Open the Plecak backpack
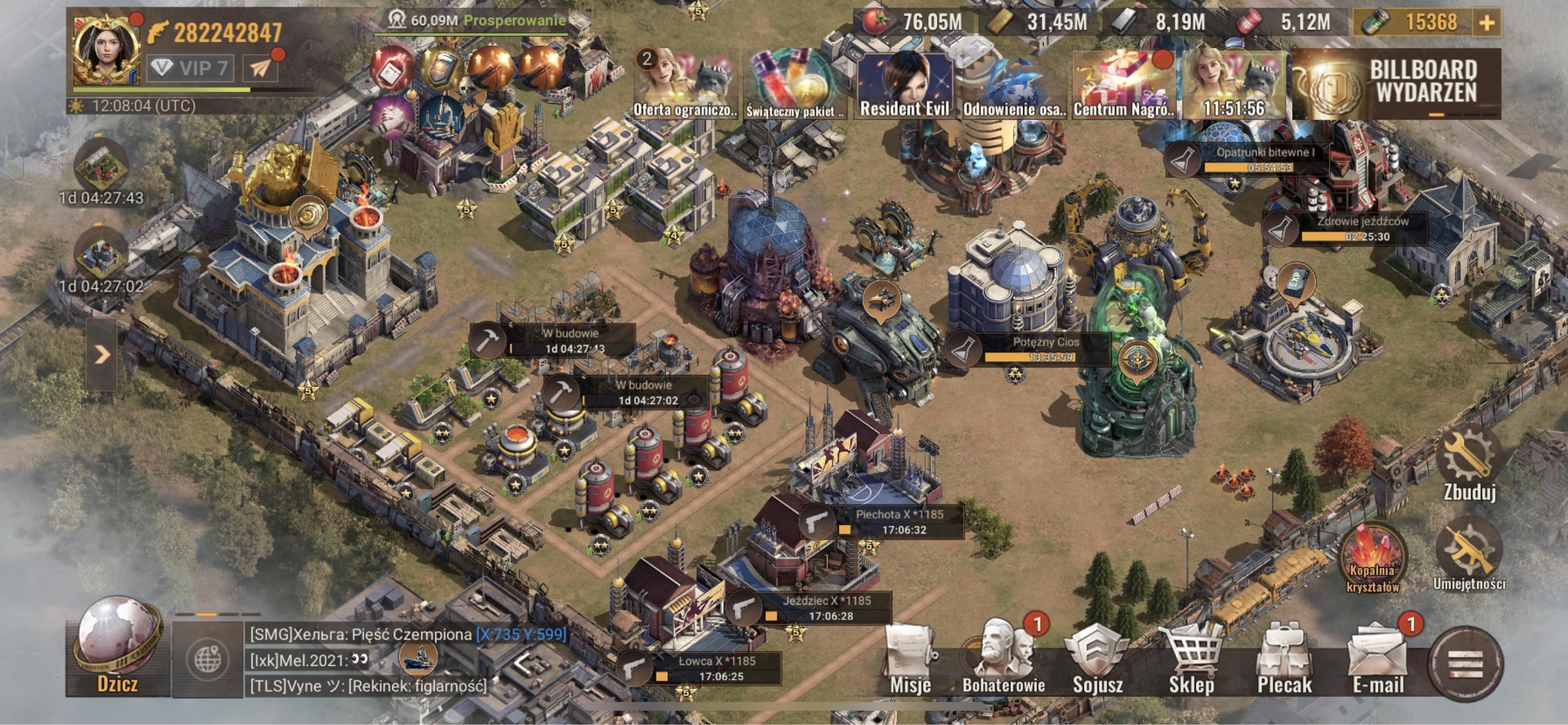The width and height of the screenshot is (1568, 725). point(1284,662)
